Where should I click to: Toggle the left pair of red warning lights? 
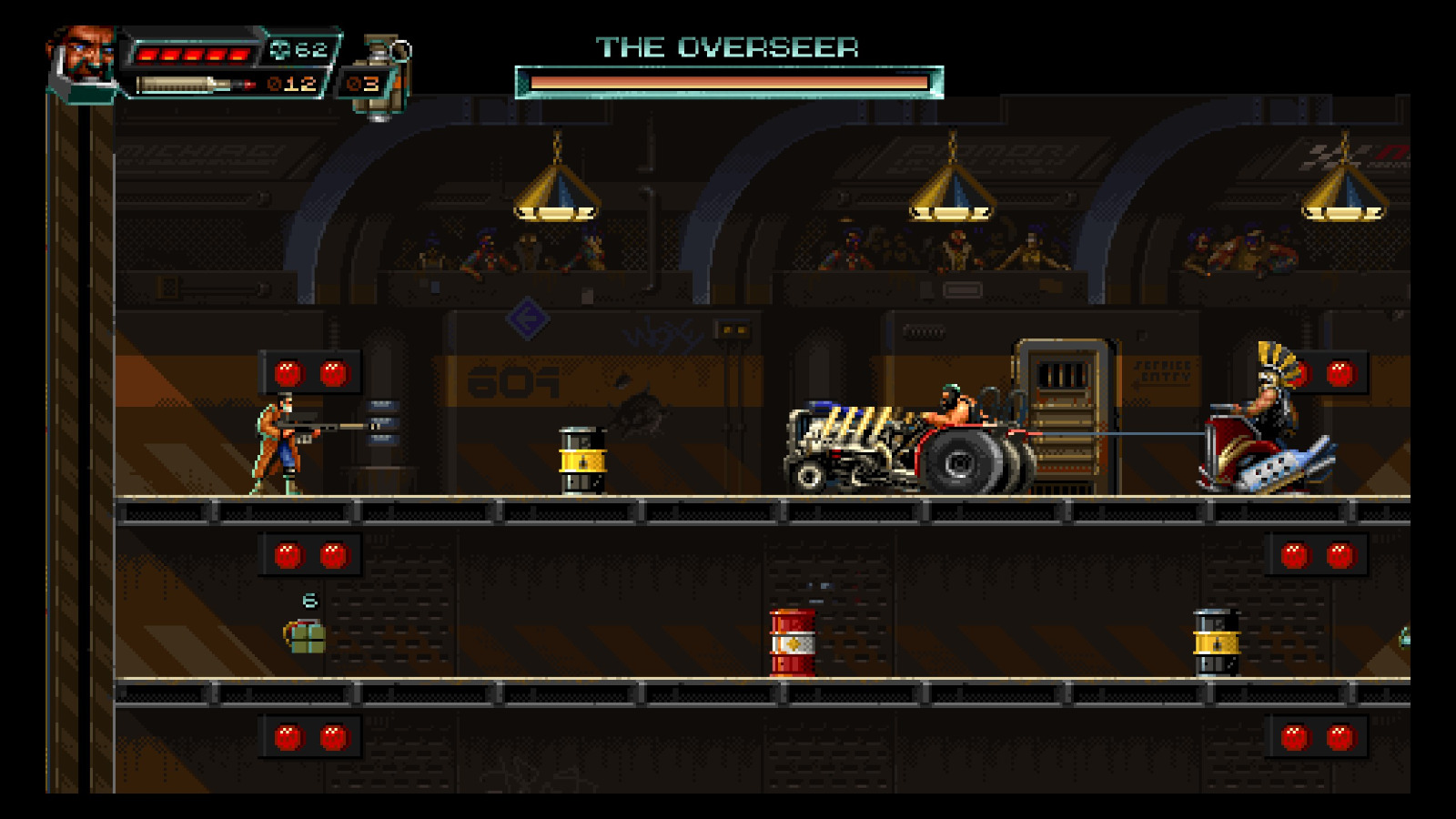pos(309,371)
